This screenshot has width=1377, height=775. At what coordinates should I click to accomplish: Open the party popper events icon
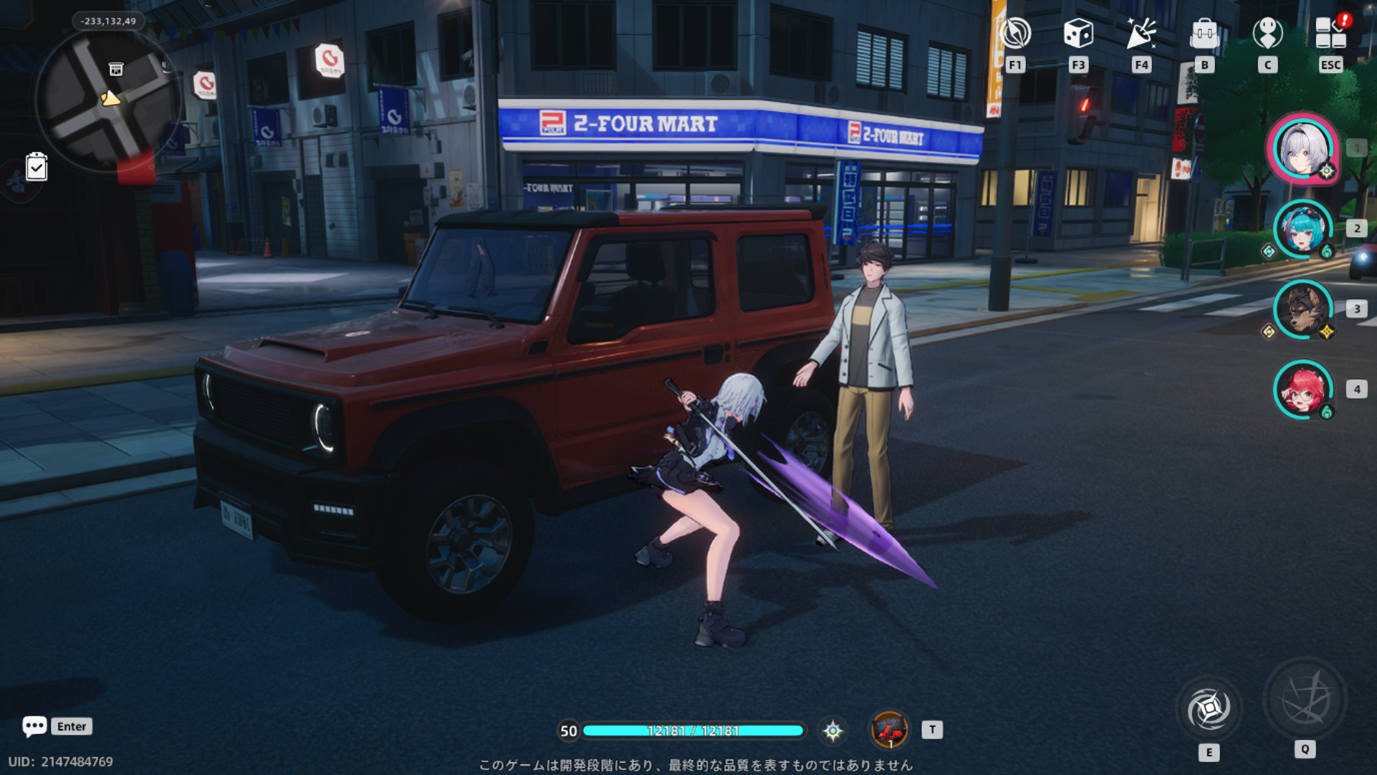[1141, 34]
